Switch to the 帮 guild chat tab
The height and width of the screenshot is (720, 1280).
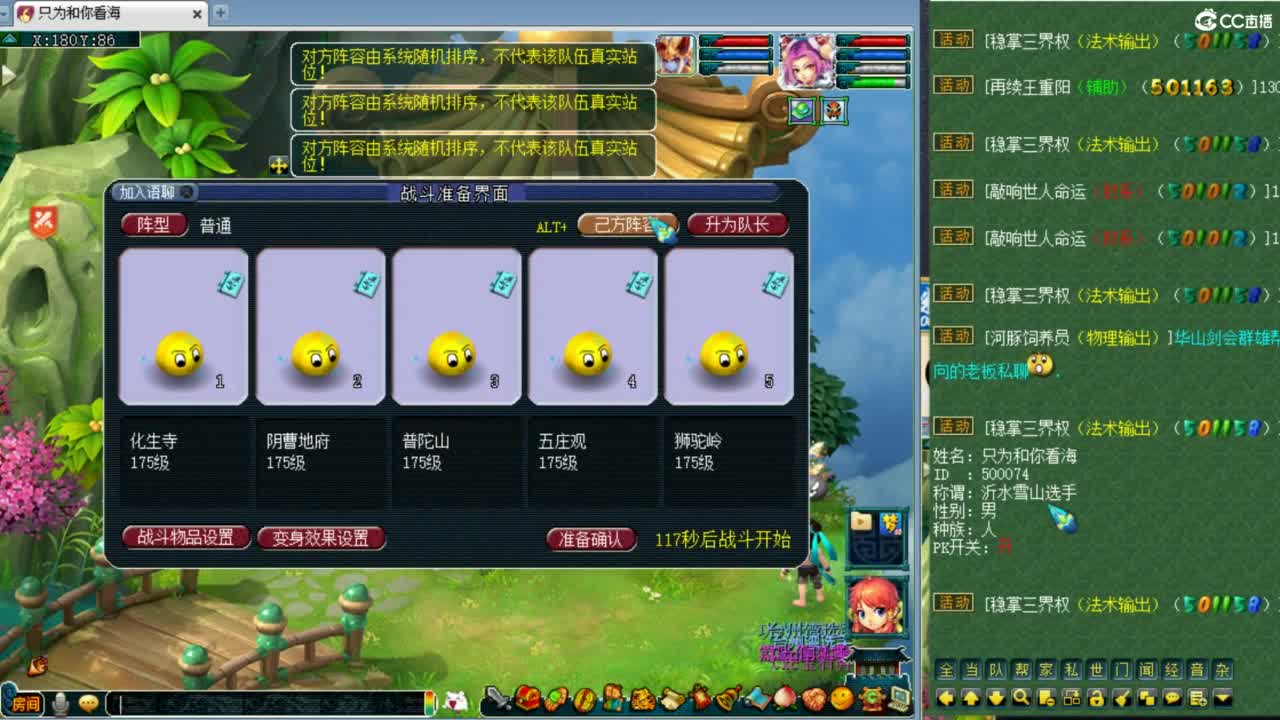point(1023,671)
